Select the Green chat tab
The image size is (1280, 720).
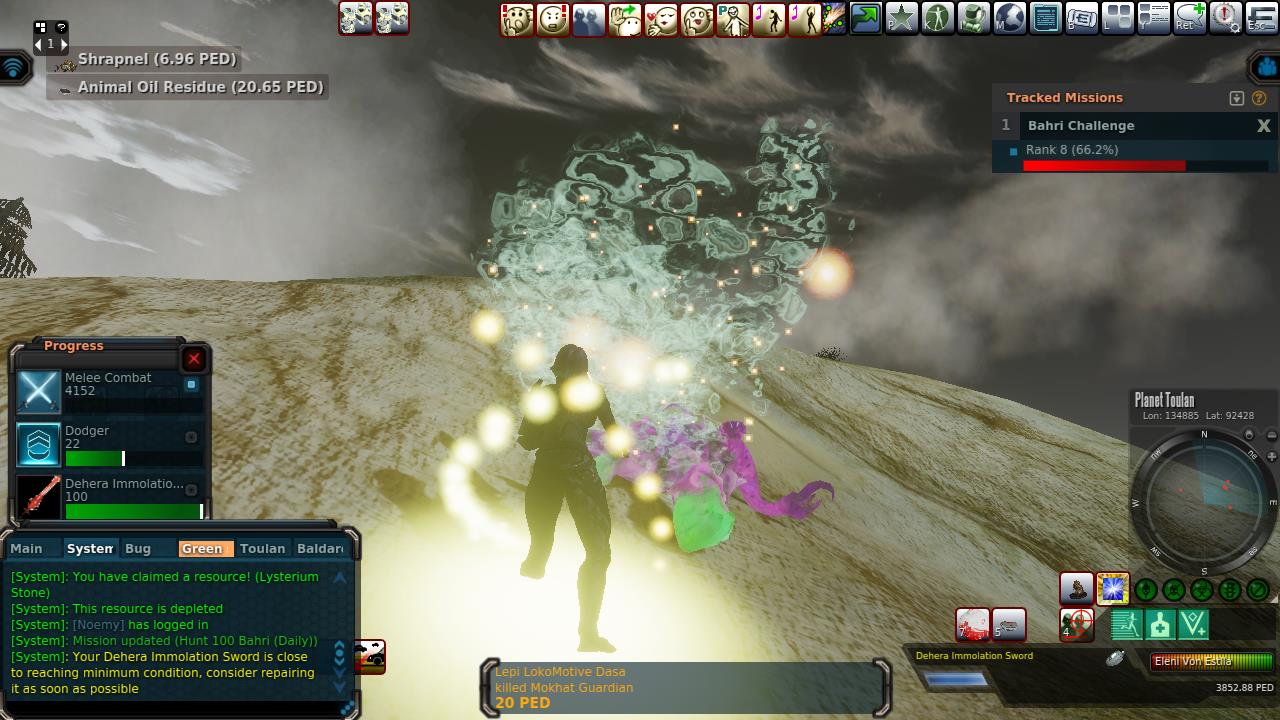(203, 548)
